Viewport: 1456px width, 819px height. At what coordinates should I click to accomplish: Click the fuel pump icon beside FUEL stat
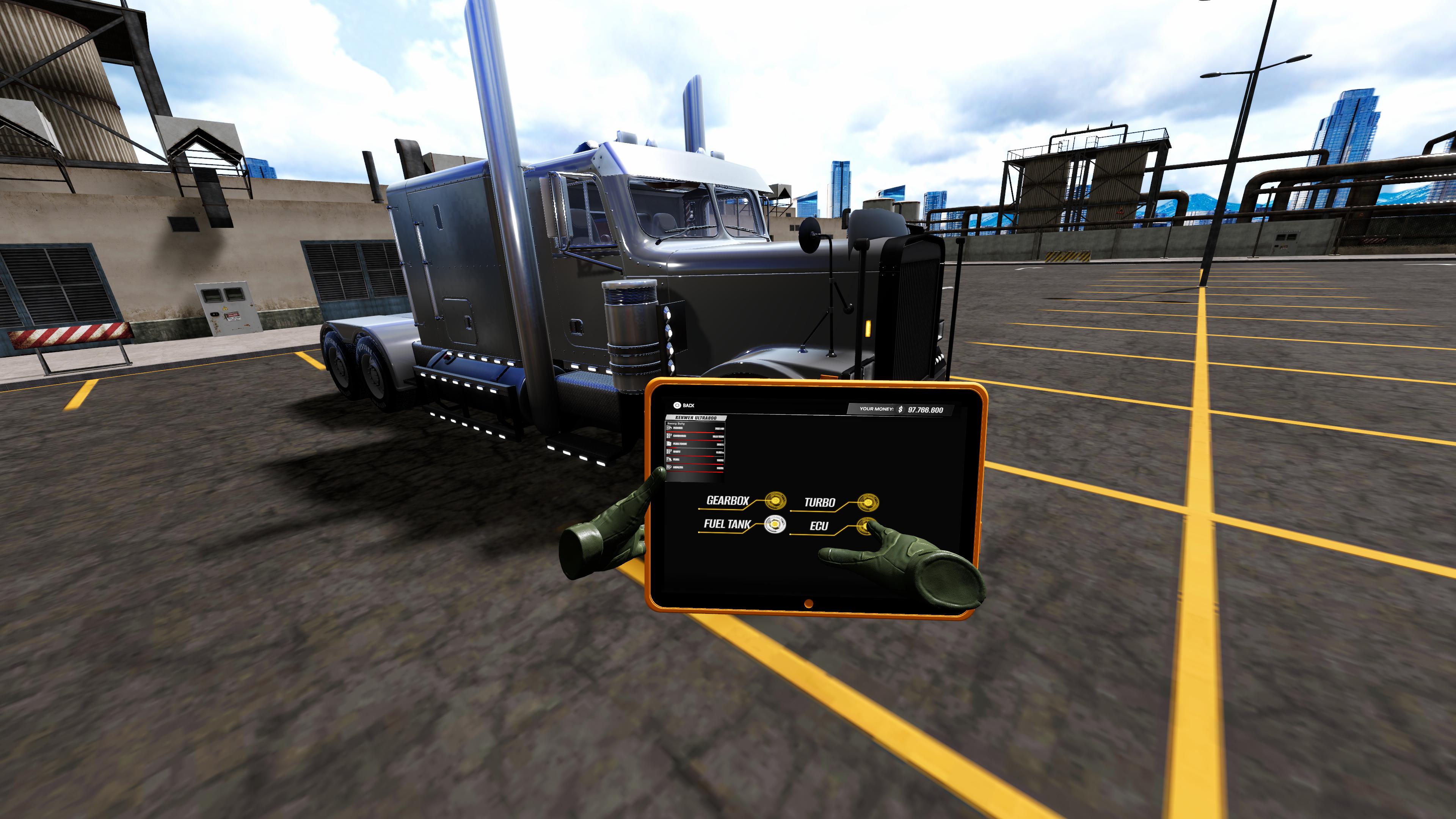(669, 460)
